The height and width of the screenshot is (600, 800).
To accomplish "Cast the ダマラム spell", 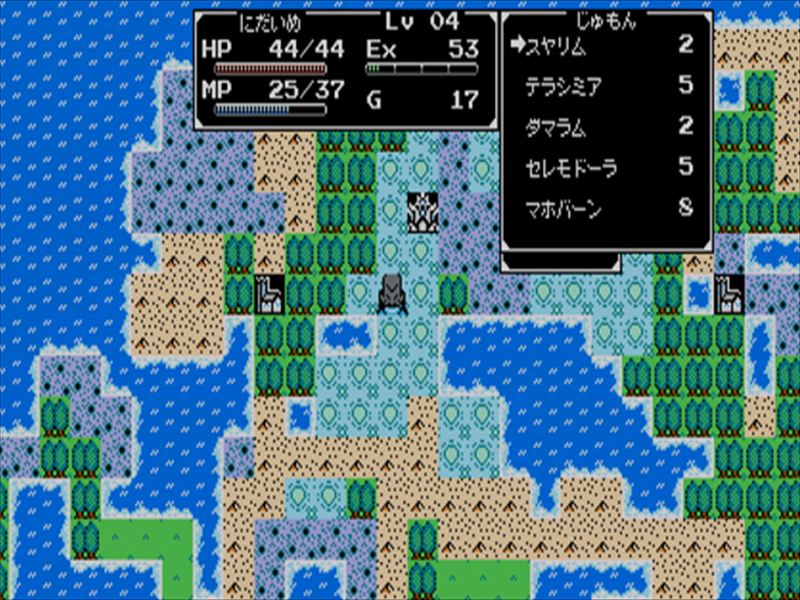I will [x=556, y=128].
